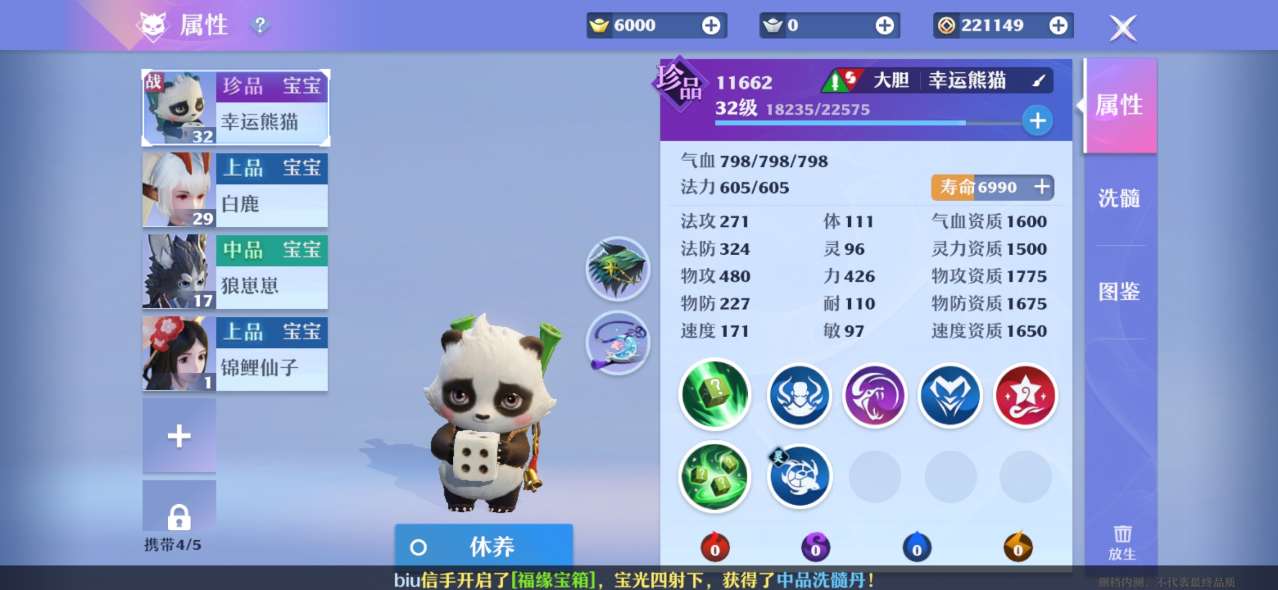Show the 属性 tab

pyautogui.click(x=1119, y=105)
